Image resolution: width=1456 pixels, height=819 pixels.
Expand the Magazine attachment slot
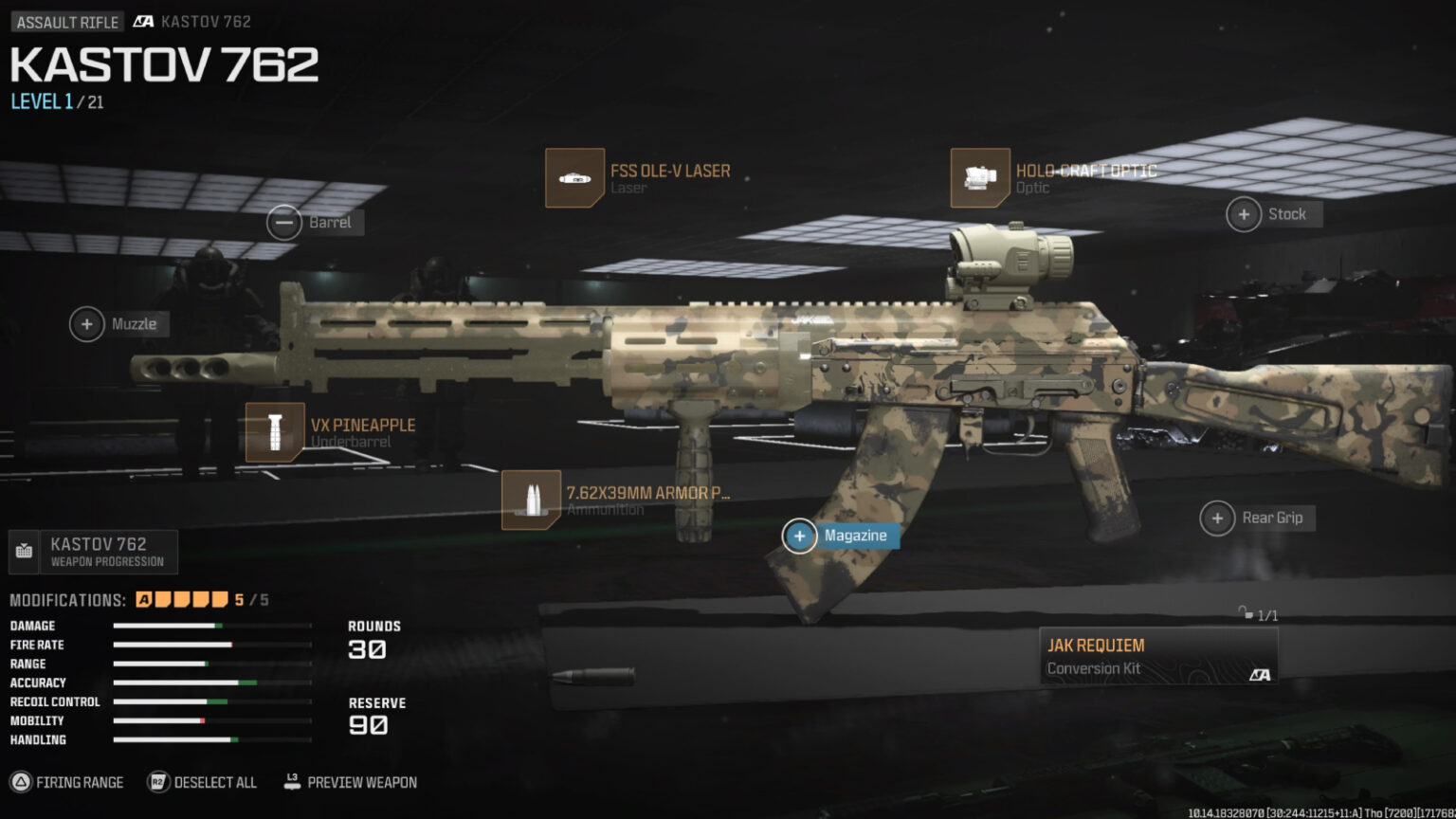pos(801,536)
